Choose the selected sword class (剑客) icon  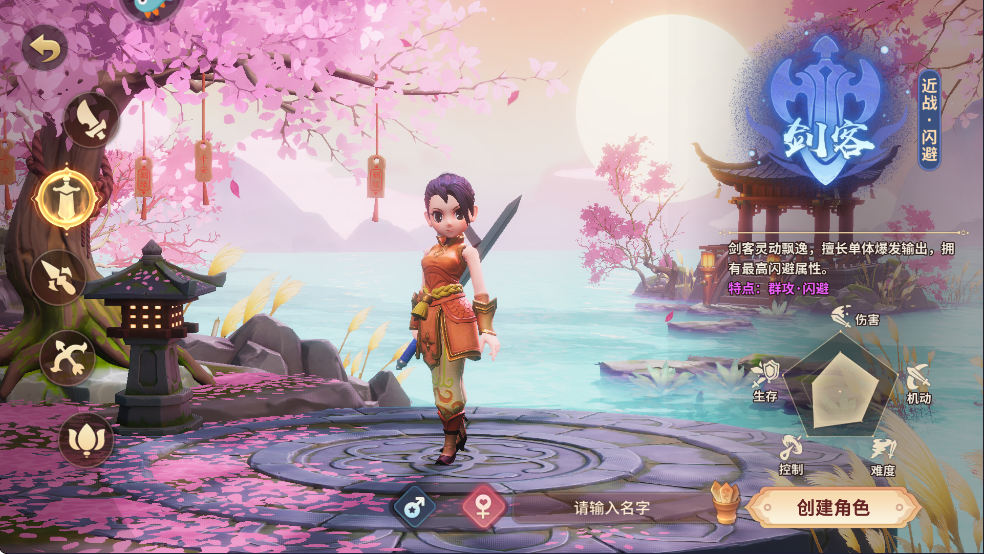pos(66,195)
